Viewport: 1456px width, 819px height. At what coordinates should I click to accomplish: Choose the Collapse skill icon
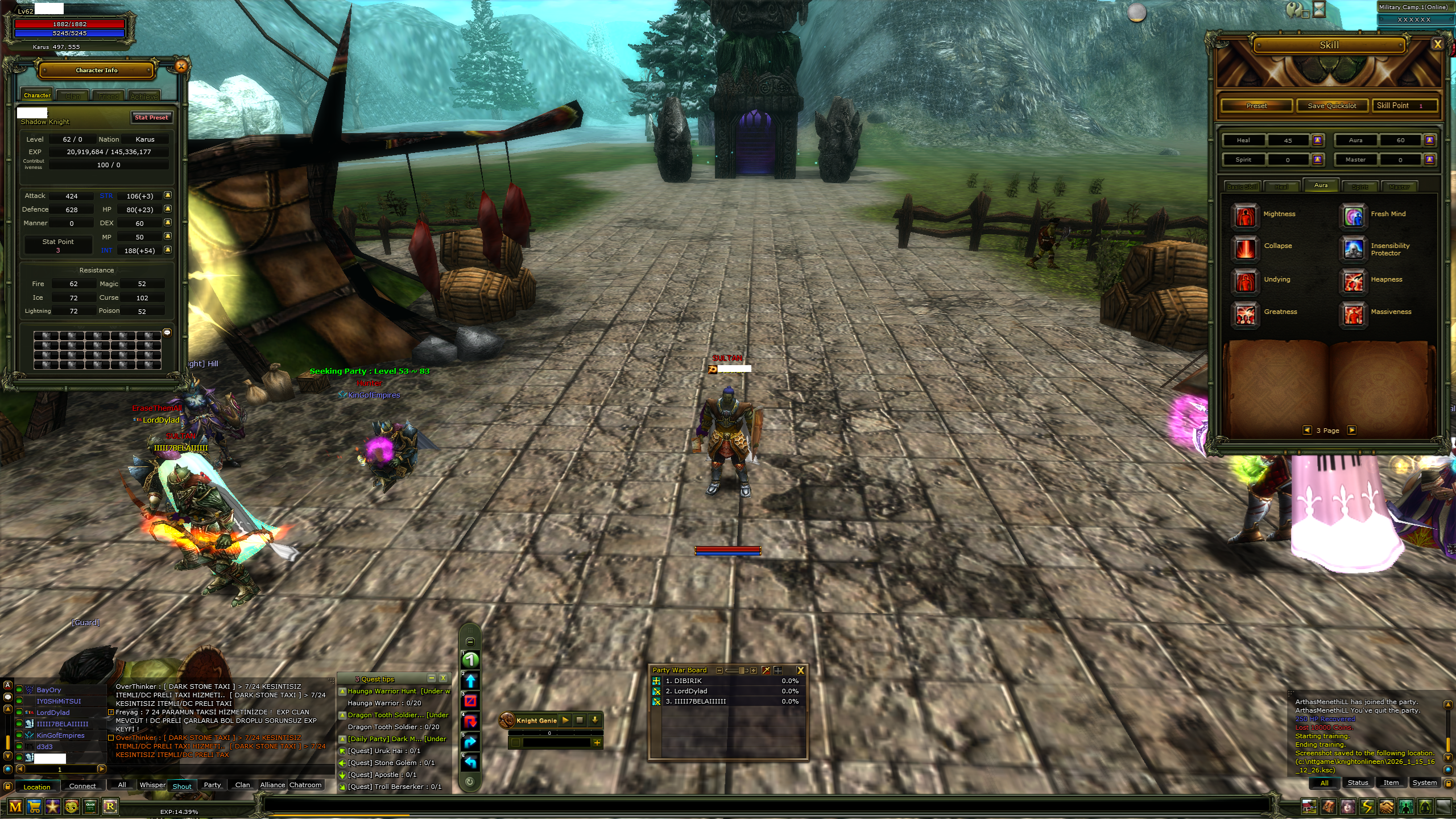[x=1245, y=247]
